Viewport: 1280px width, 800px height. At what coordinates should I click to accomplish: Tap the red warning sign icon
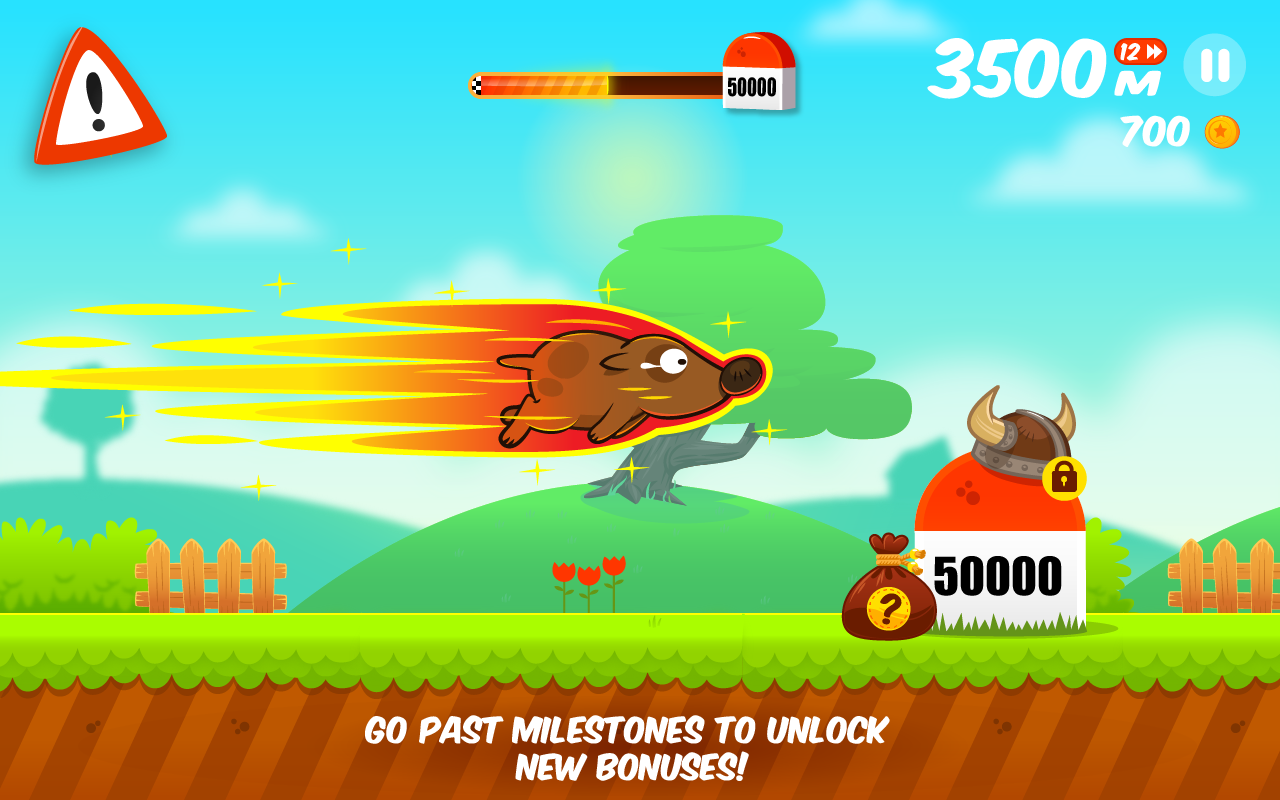[x=100, y=95]
